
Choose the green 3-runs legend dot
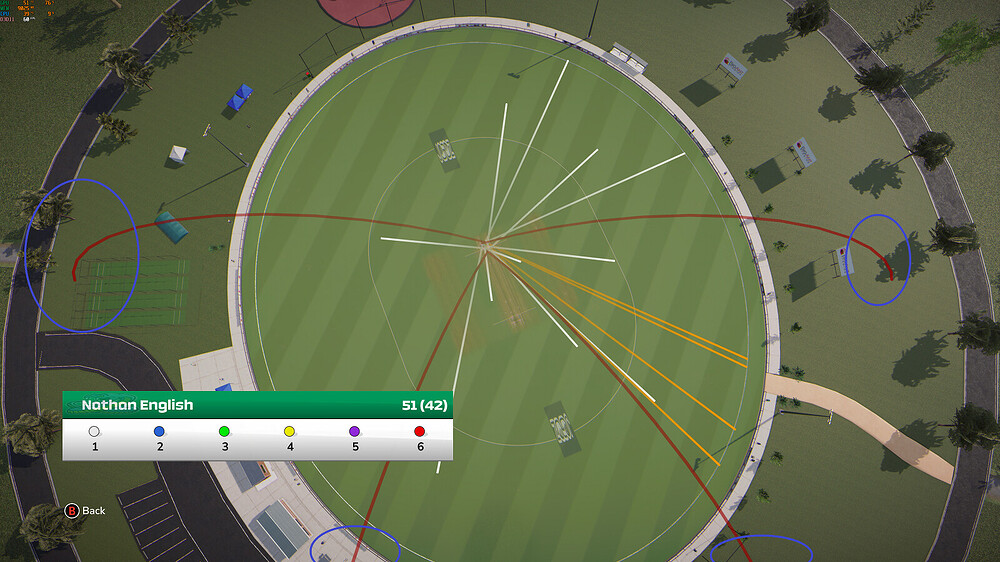[x=225, y=431]
